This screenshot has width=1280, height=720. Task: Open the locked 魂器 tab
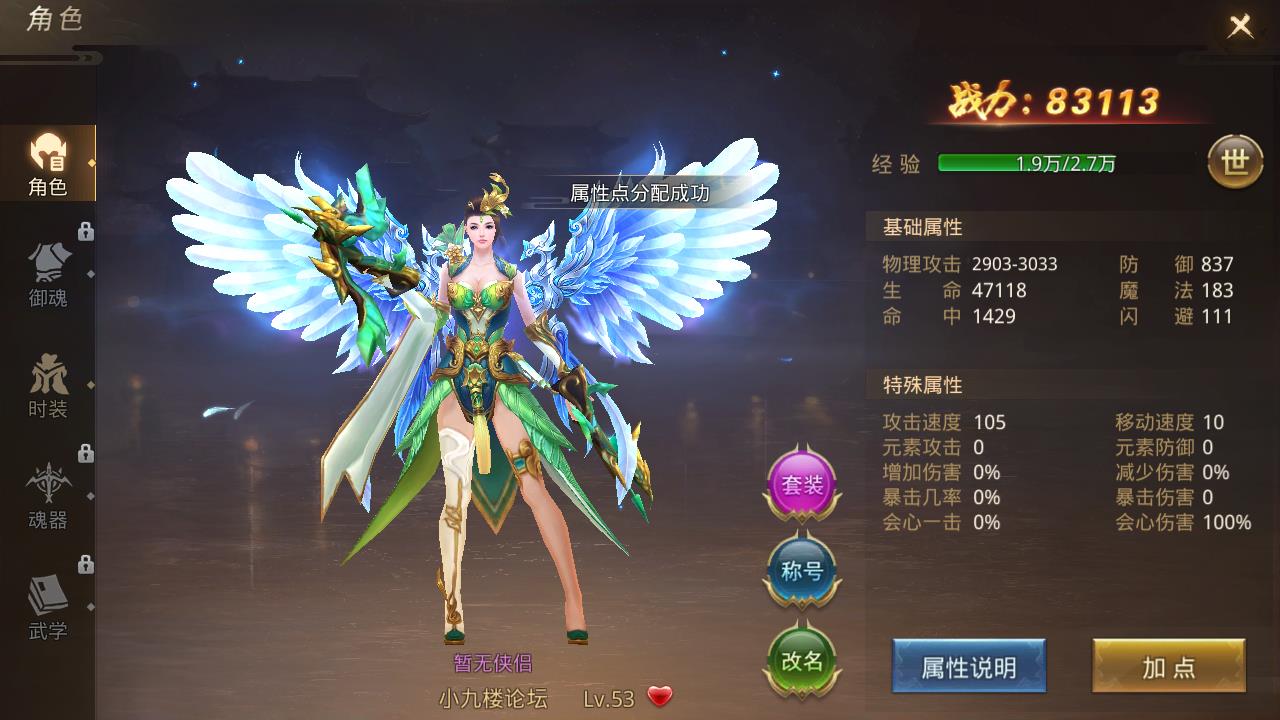(x=47, y=497)
